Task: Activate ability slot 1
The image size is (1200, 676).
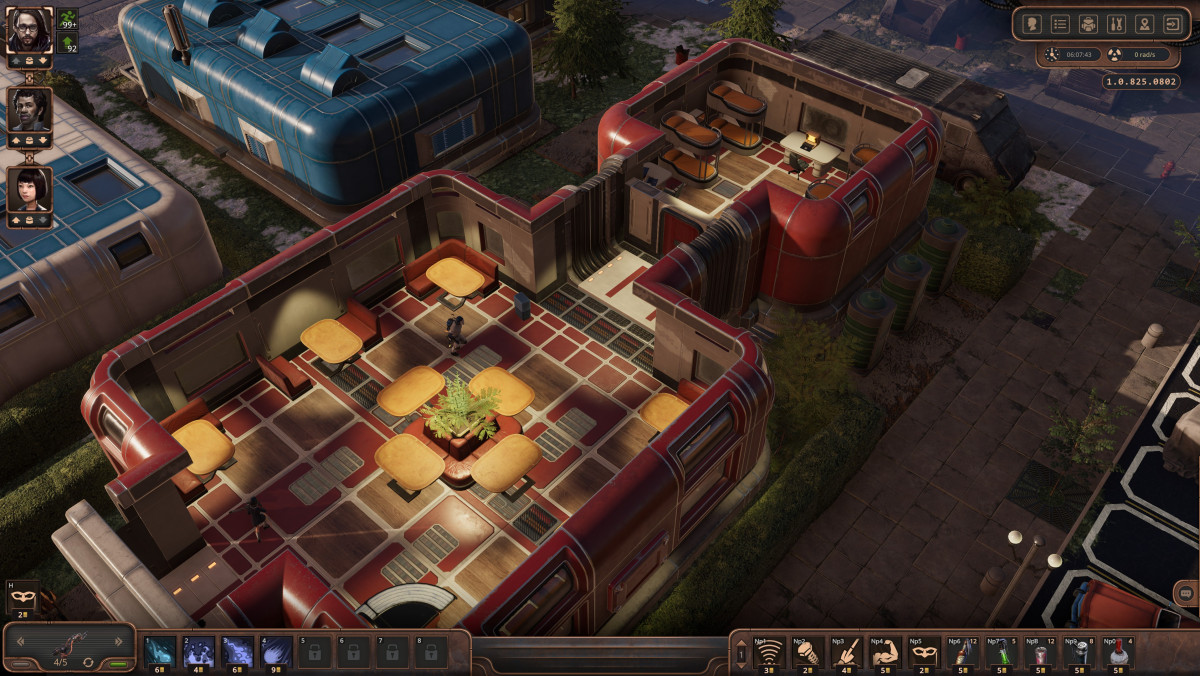Action: tap(159, 651)
